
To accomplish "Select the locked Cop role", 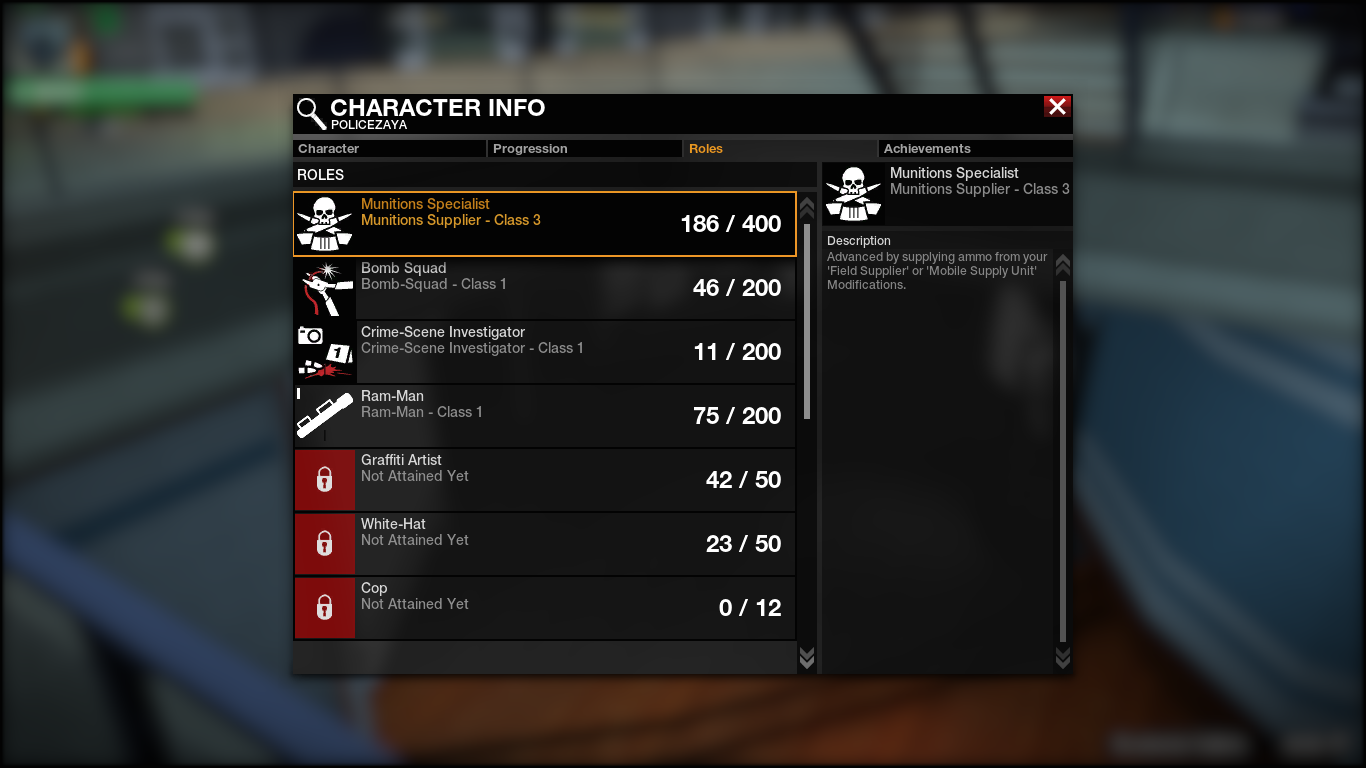I will coord(545,608).
